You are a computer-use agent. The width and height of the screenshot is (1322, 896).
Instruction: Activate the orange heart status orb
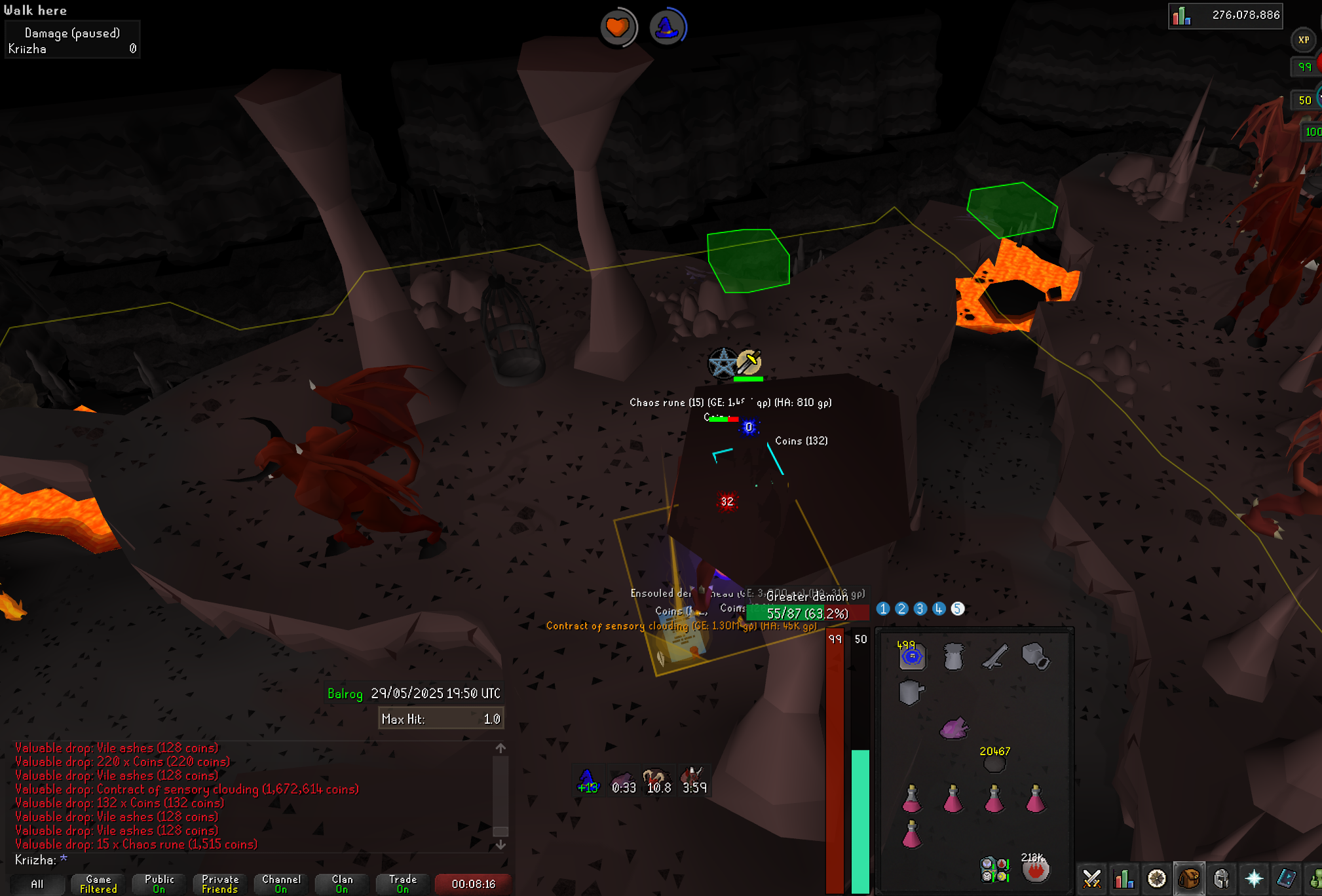pyautogui.click(x=618, y=28)
